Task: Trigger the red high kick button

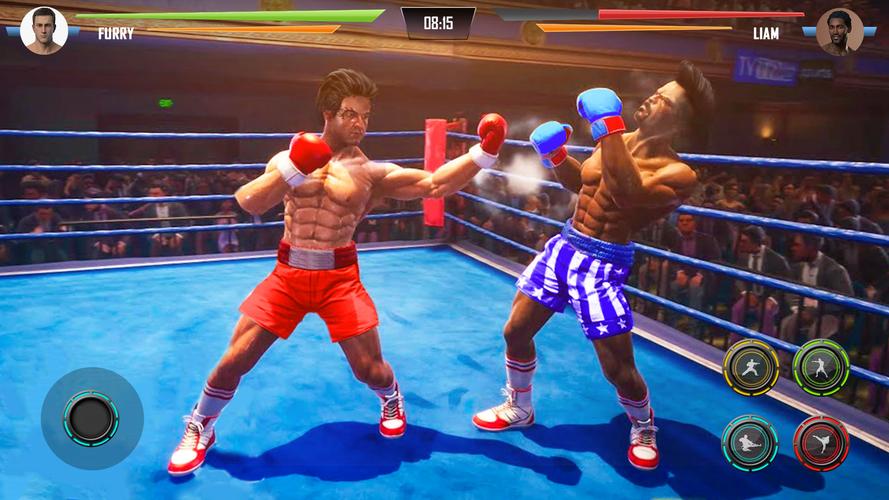Action: coord(821,442)
